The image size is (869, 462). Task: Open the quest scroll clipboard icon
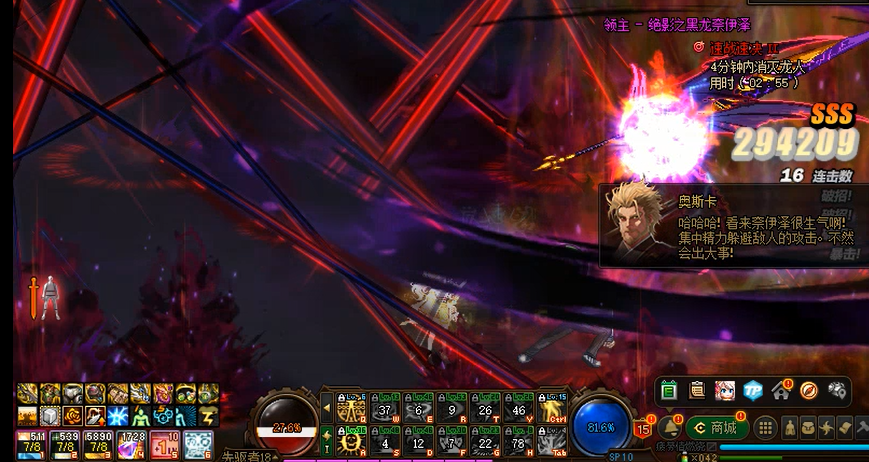pyautogui.click(x=697, y=390)
